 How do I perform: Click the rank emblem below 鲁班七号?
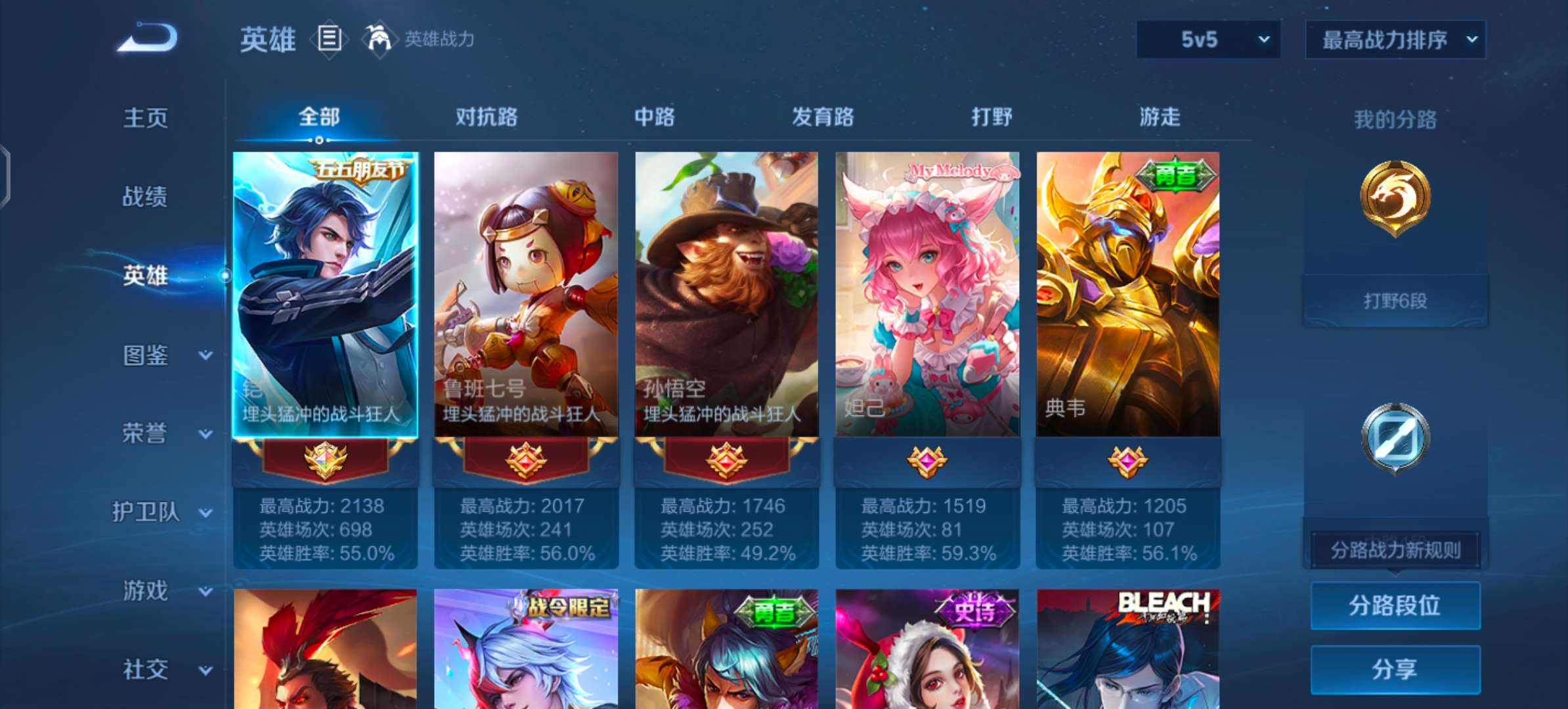(x=525, y=460)
